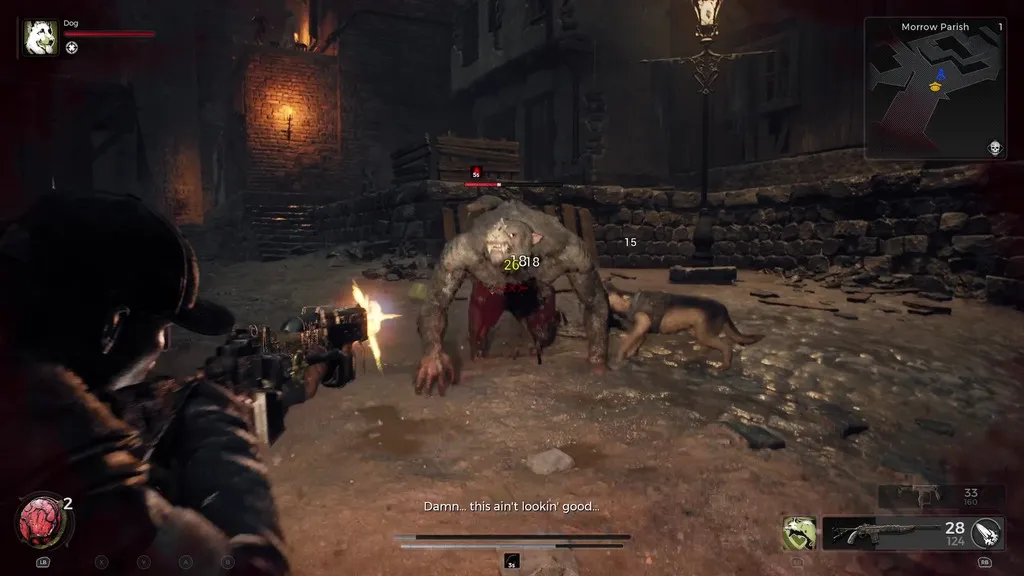Click the 3s buff timer icon

point(512,562)
